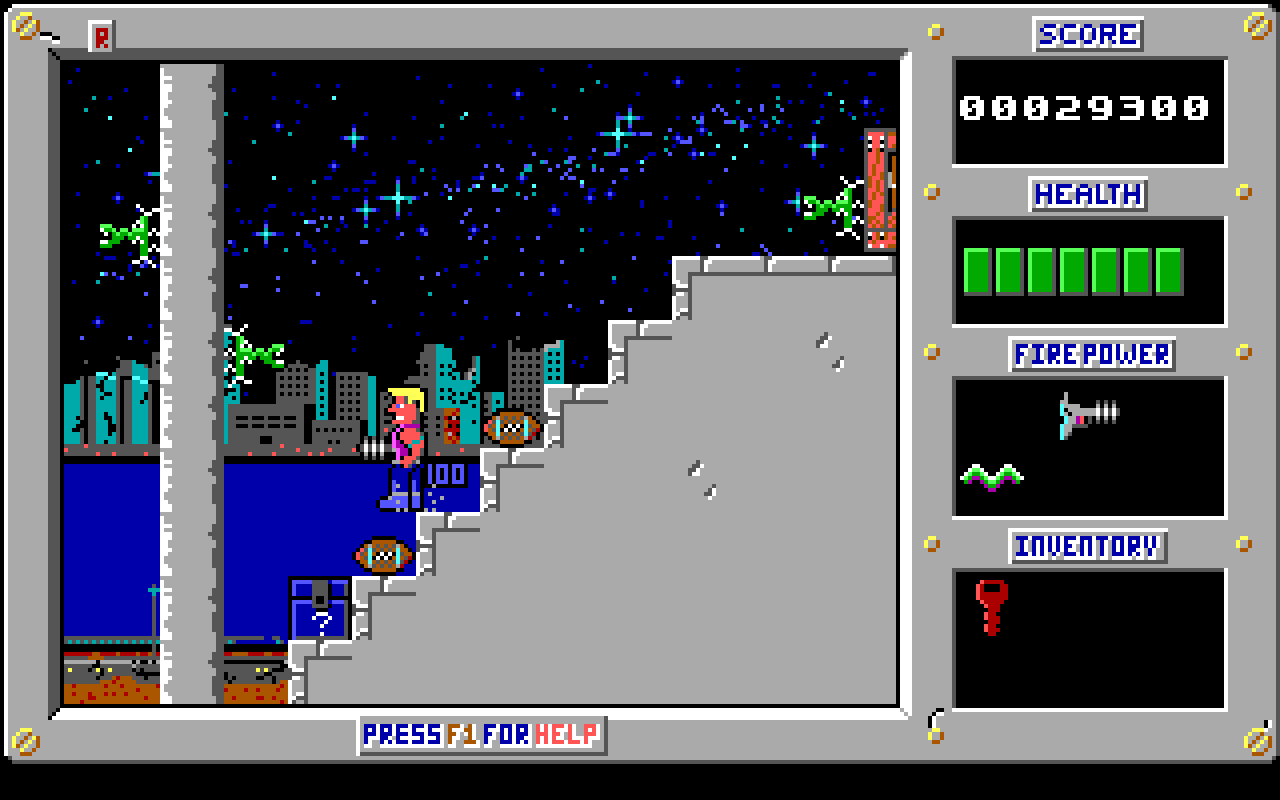The image size is (1280, 800).
Task: Click the green tentacle creature on stairs
Action: (257, 352)
